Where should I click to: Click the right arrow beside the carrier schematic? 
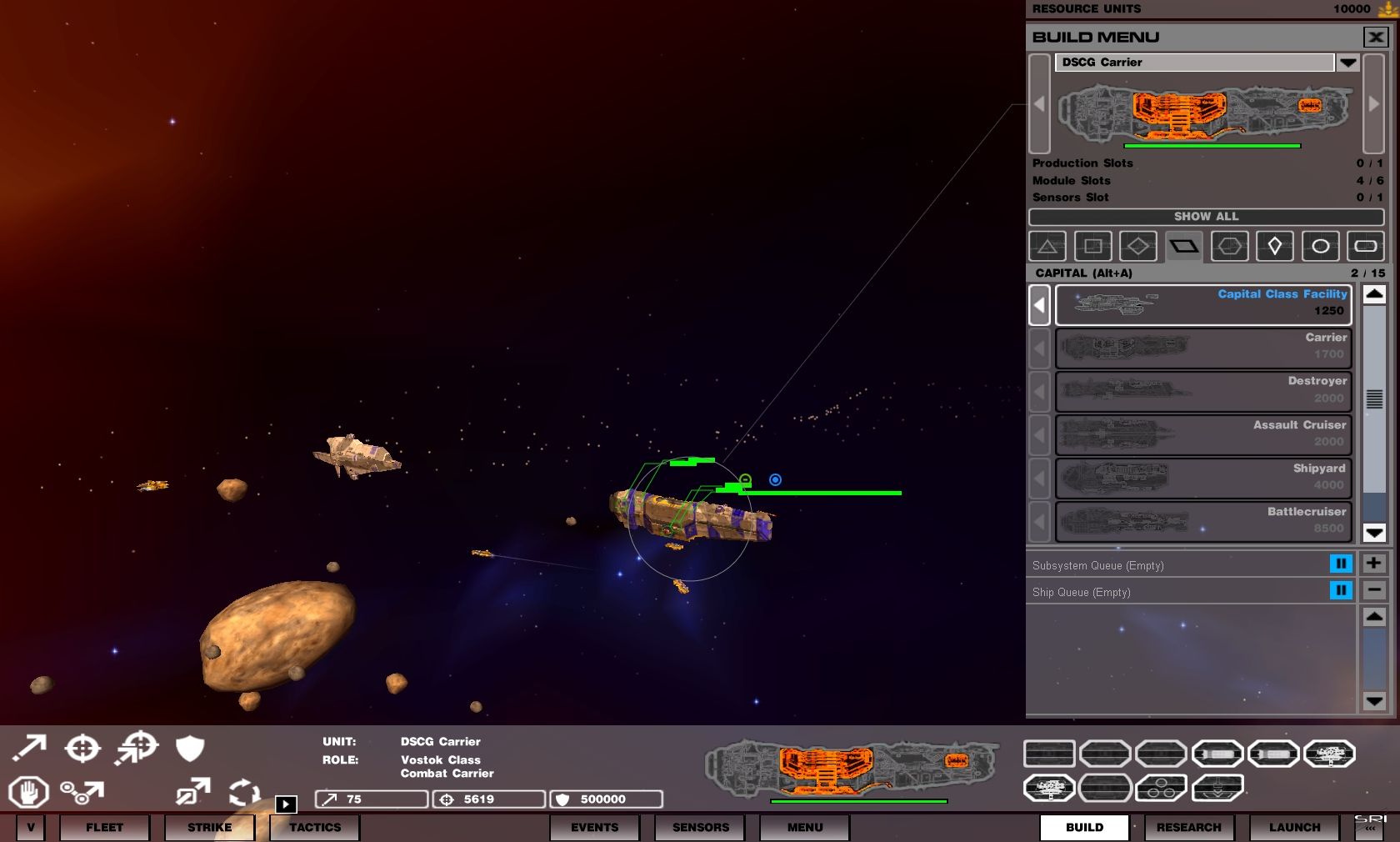[1373, 104]
